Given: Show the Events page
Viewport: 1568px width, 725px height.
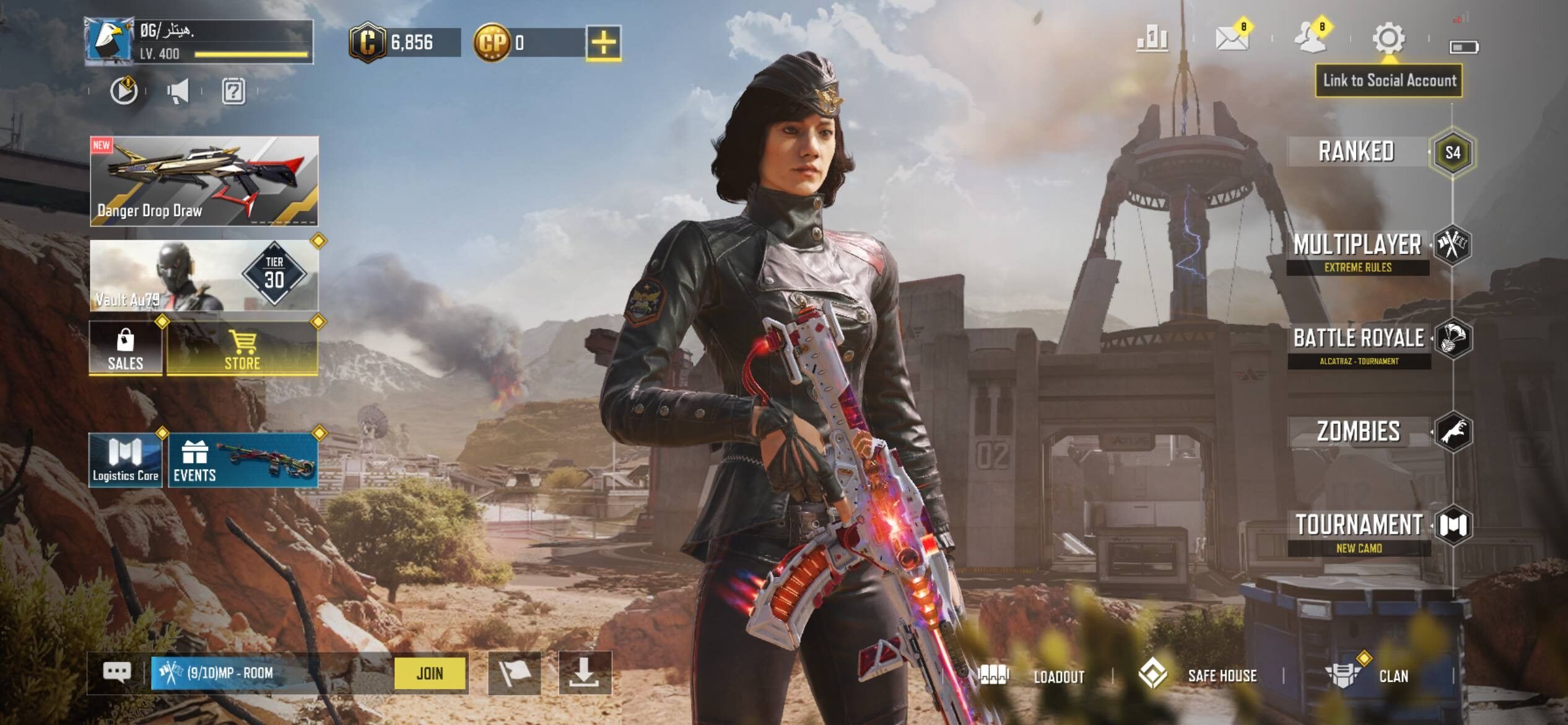Looking at the screenshot, I should click(x=243, y=460).
